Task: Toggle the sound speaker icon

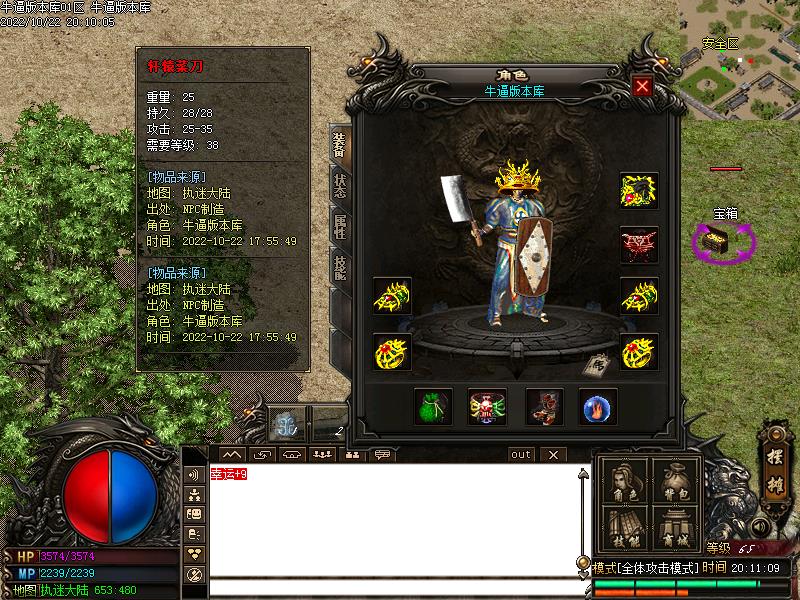Action: 759,527
